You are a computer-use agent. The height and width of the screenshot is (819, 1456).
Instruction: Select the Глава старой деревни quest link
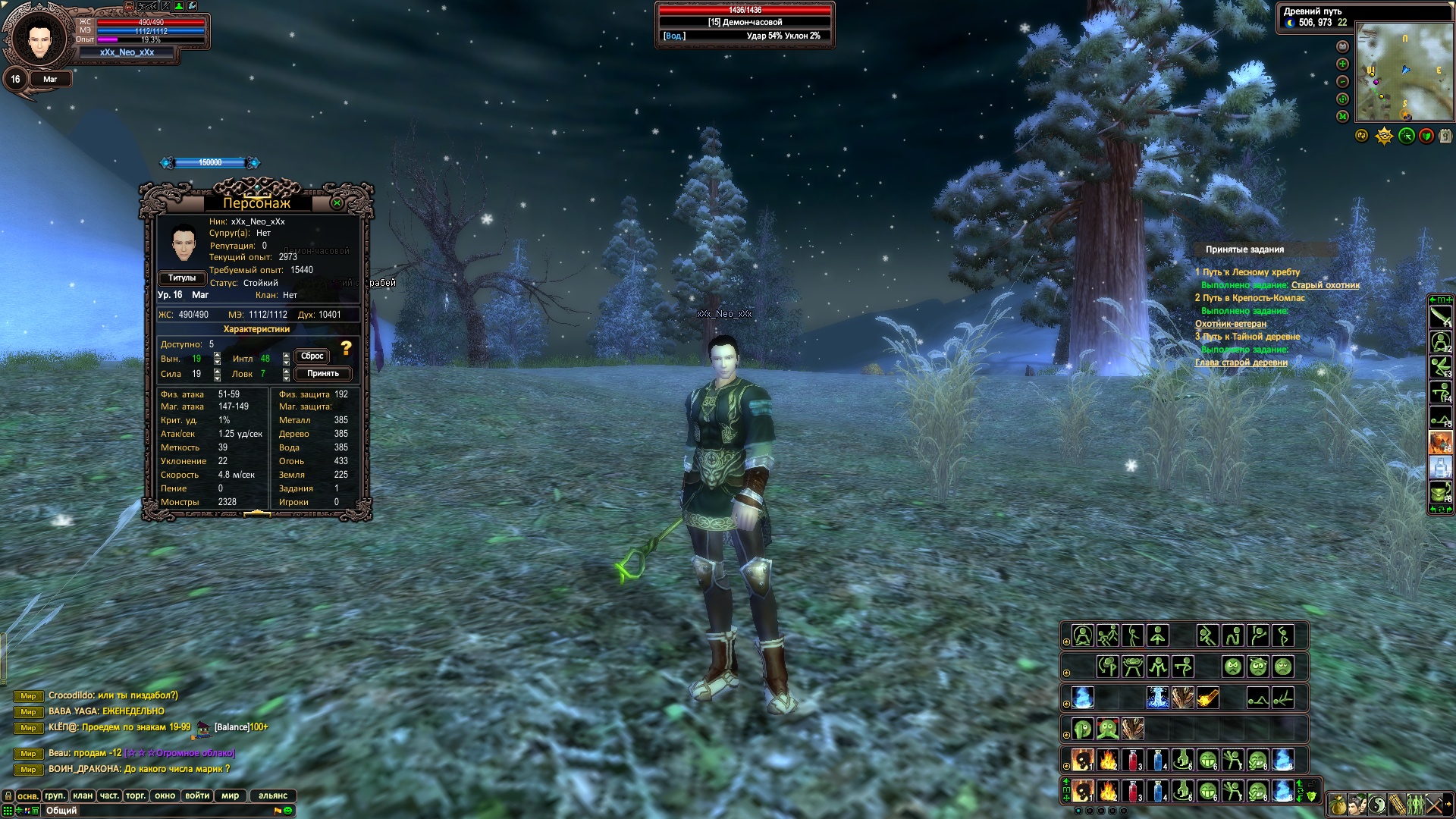tap(1241, 362)
